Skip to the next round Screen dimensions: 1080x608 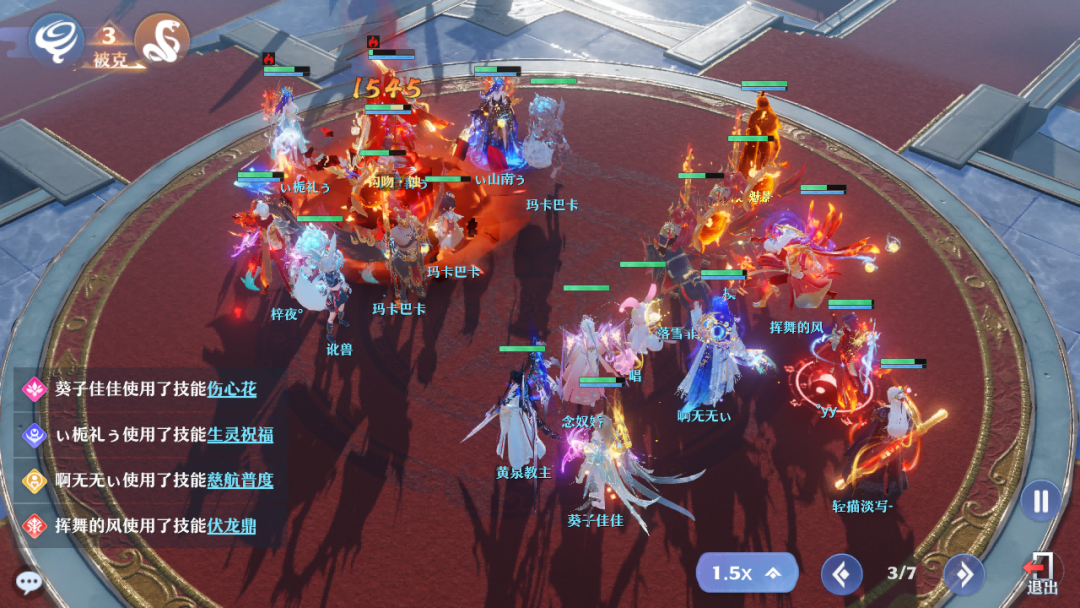(x=964, y=574)
